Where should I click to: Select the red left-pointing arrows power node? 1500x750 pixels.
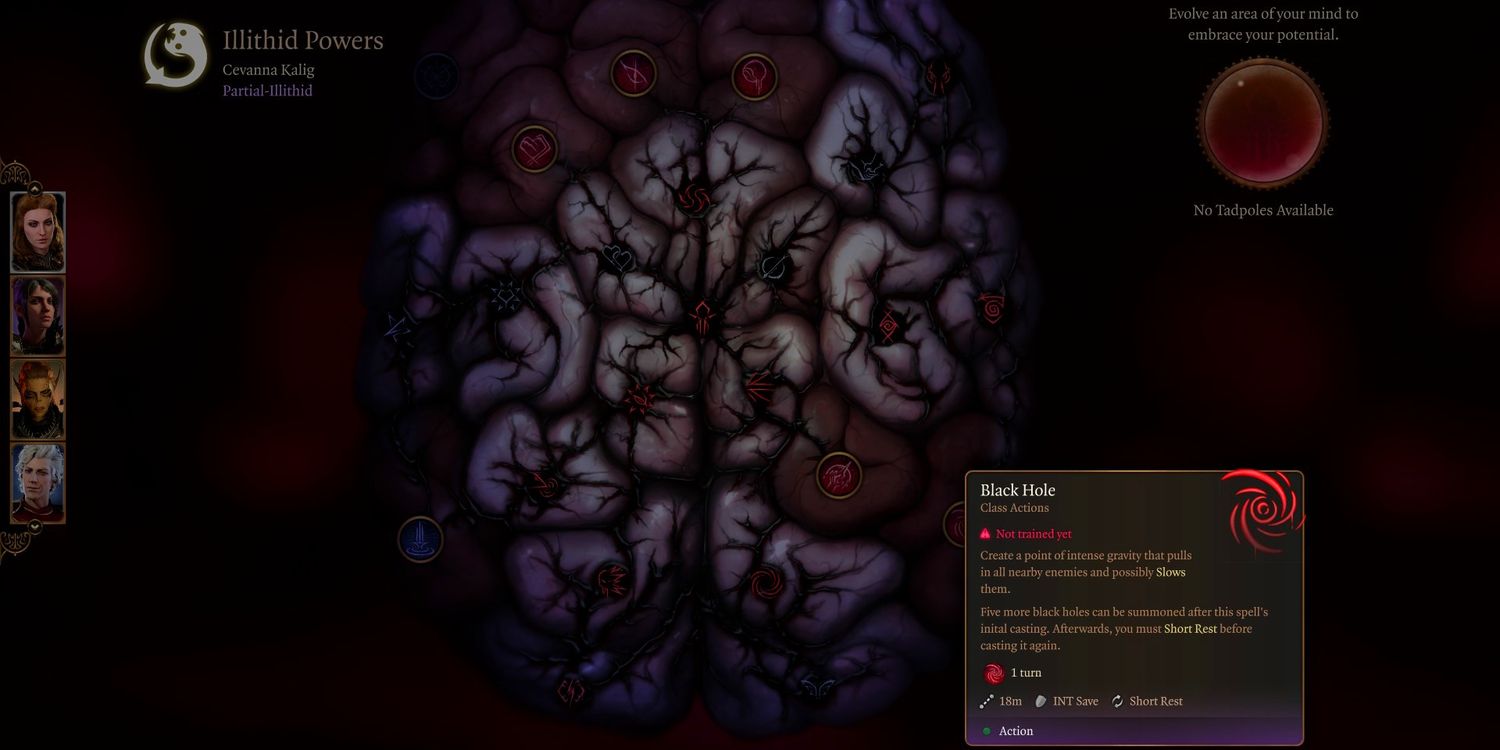759,384
